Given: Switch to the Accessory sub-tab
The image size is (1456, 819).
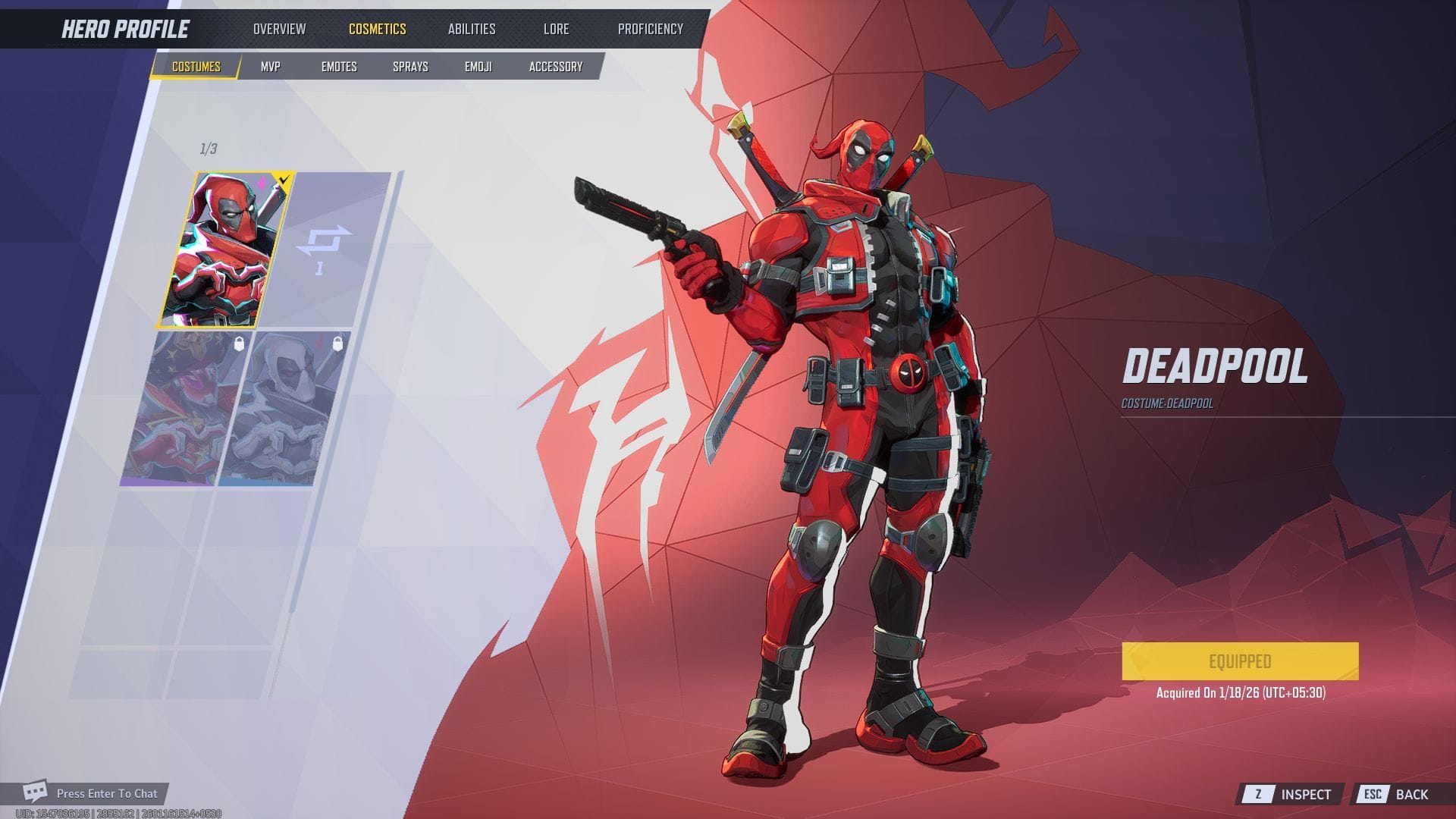Looking at the screenshot, I should pyautogui.click(x=555, y=67).
